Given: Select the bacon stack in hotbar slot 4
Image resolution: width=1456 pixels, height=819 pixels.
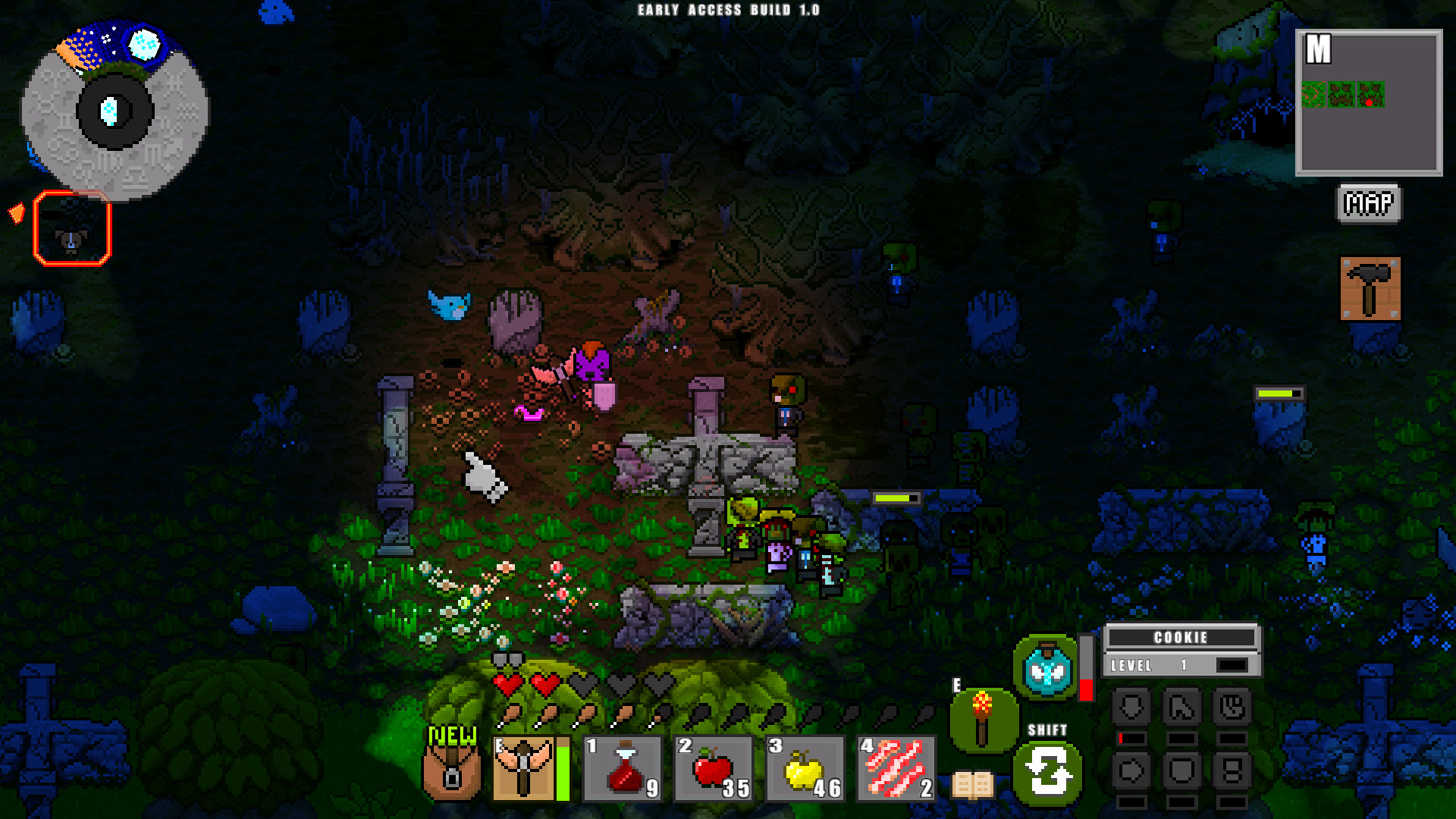Looking at the screenshot, I should pyautogui.click(x=895, y=770).
